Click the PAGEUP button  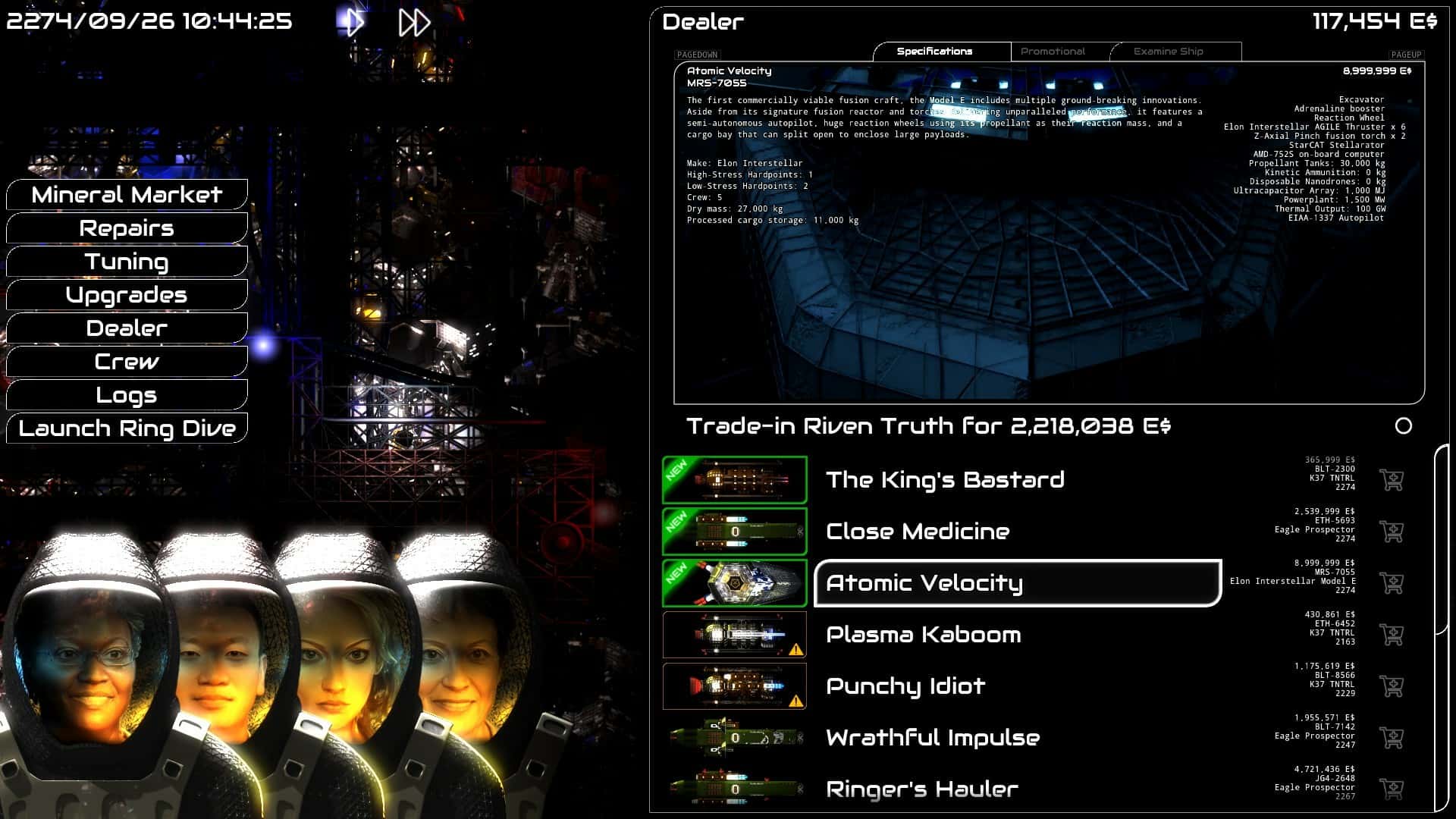pyautogui.click(x=1407, y=55)
